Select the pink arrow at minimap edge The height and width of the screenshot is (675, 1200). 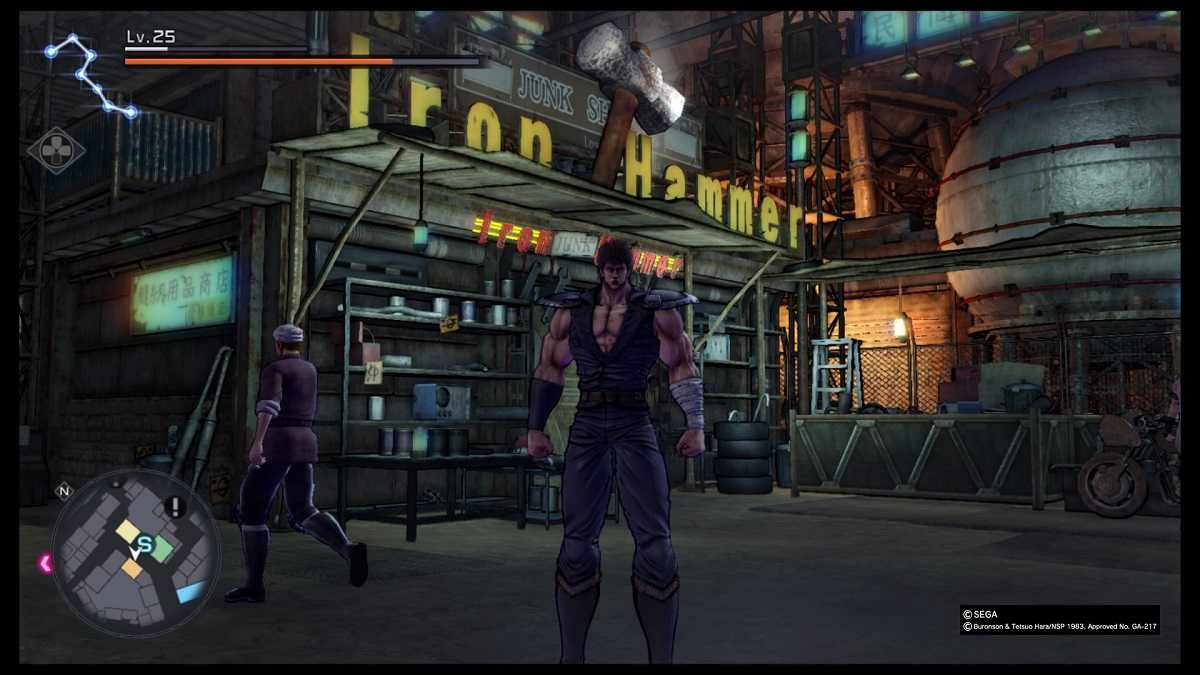(x=45, y=563)
